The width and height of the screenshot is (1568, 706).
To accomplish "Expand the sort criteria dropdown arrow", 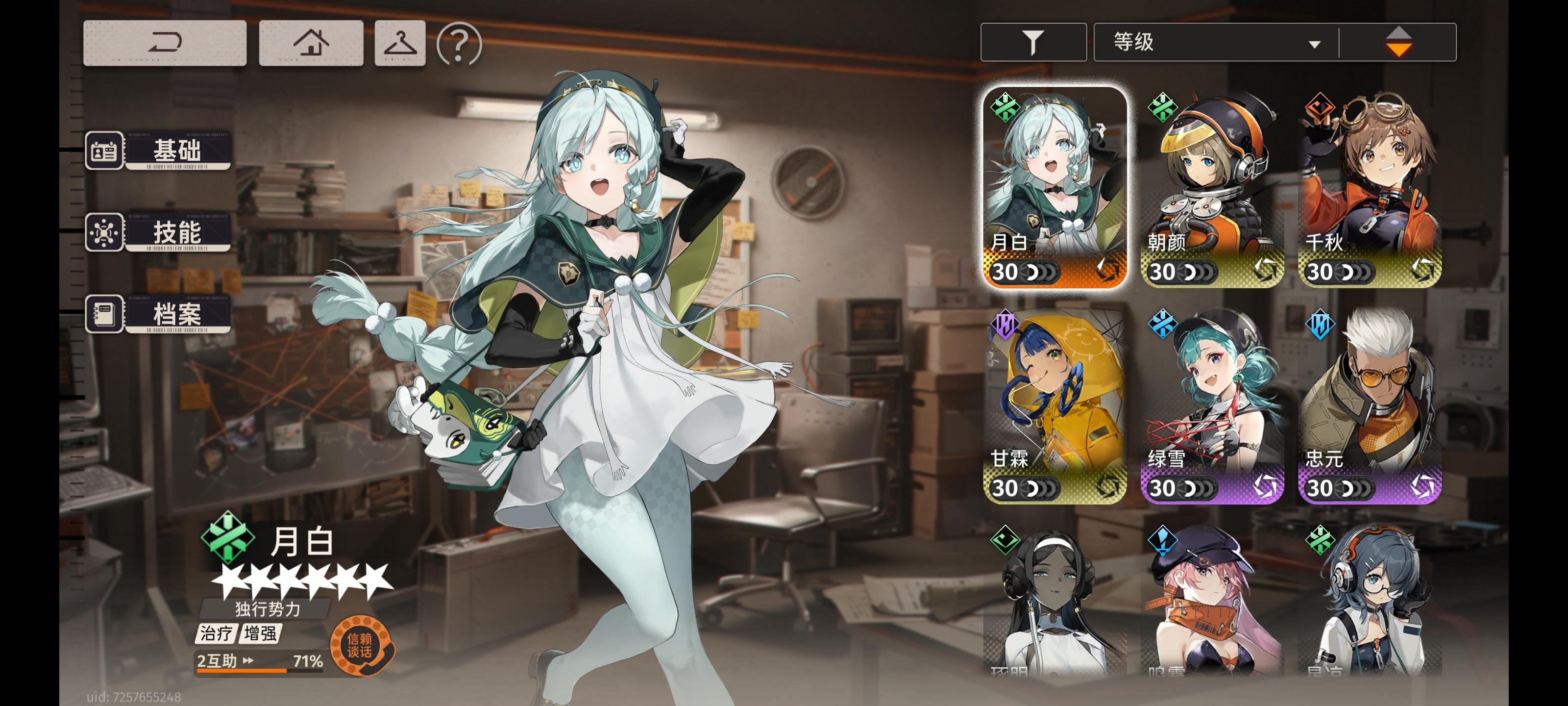I will (x=1315, y=43).
